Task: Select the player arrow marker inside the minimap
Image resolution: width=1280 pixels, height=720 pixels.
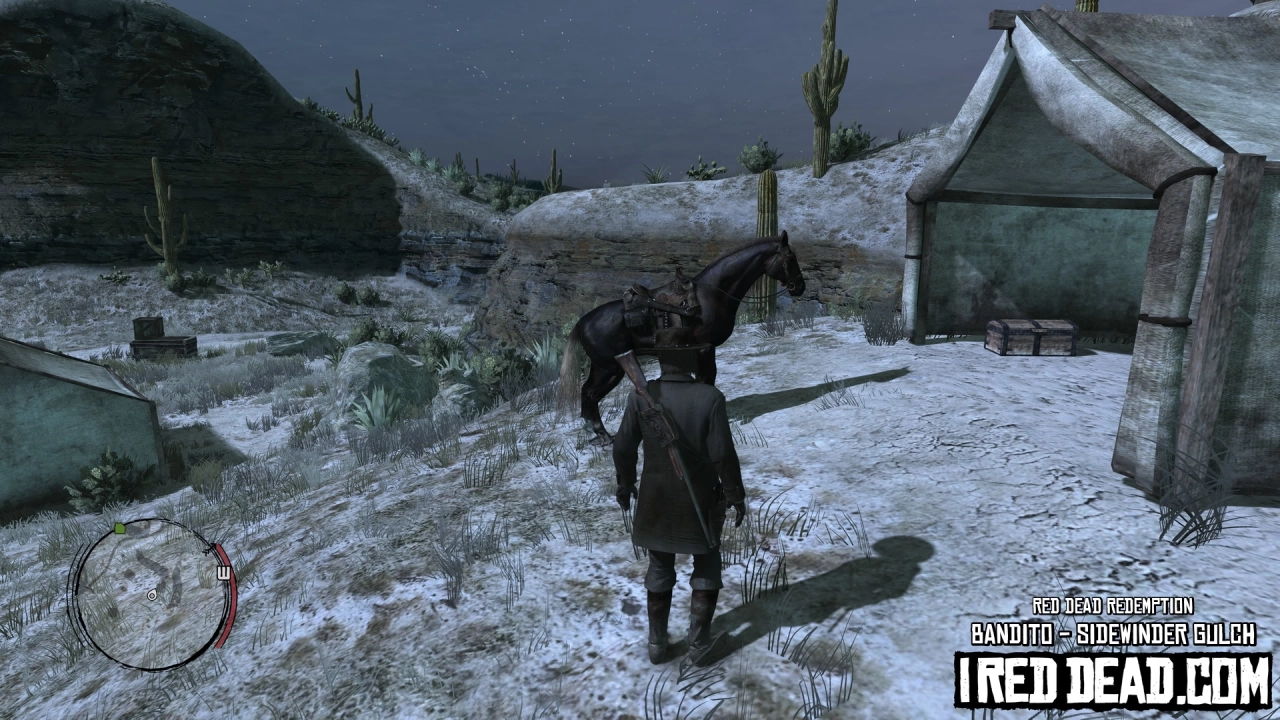Action: tap(151, 597)
